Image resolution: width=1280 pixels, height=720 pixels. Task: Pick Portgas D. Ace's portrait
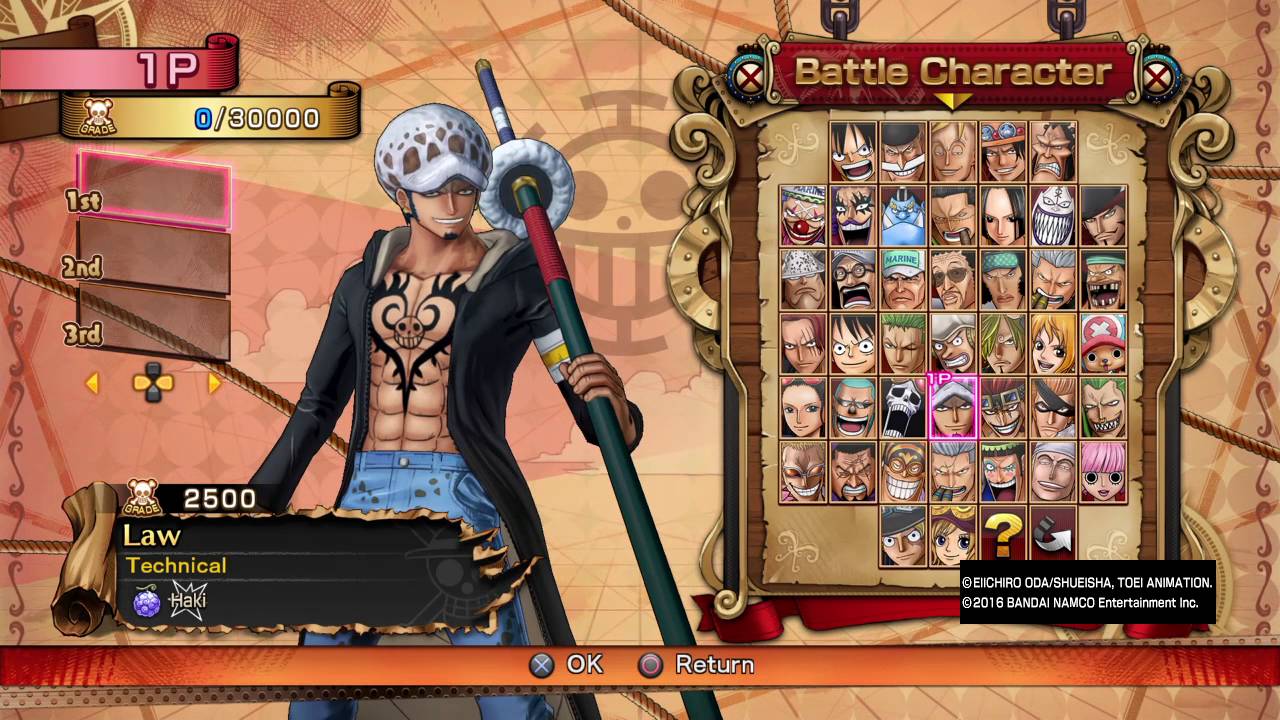coord(1003,152)
